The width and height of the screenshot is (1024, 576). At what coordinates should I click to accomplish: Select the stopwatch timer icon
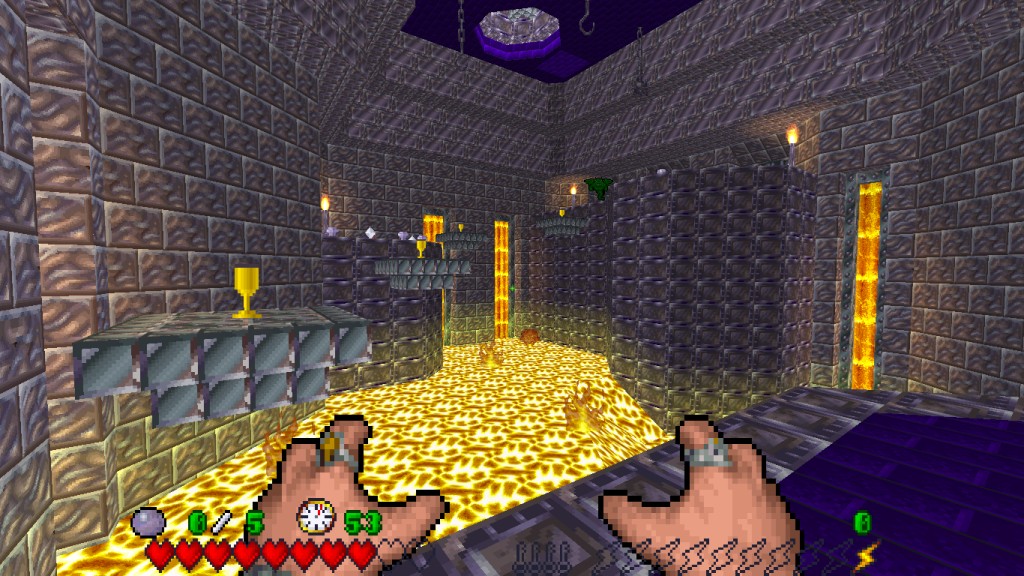click(315, 517)
